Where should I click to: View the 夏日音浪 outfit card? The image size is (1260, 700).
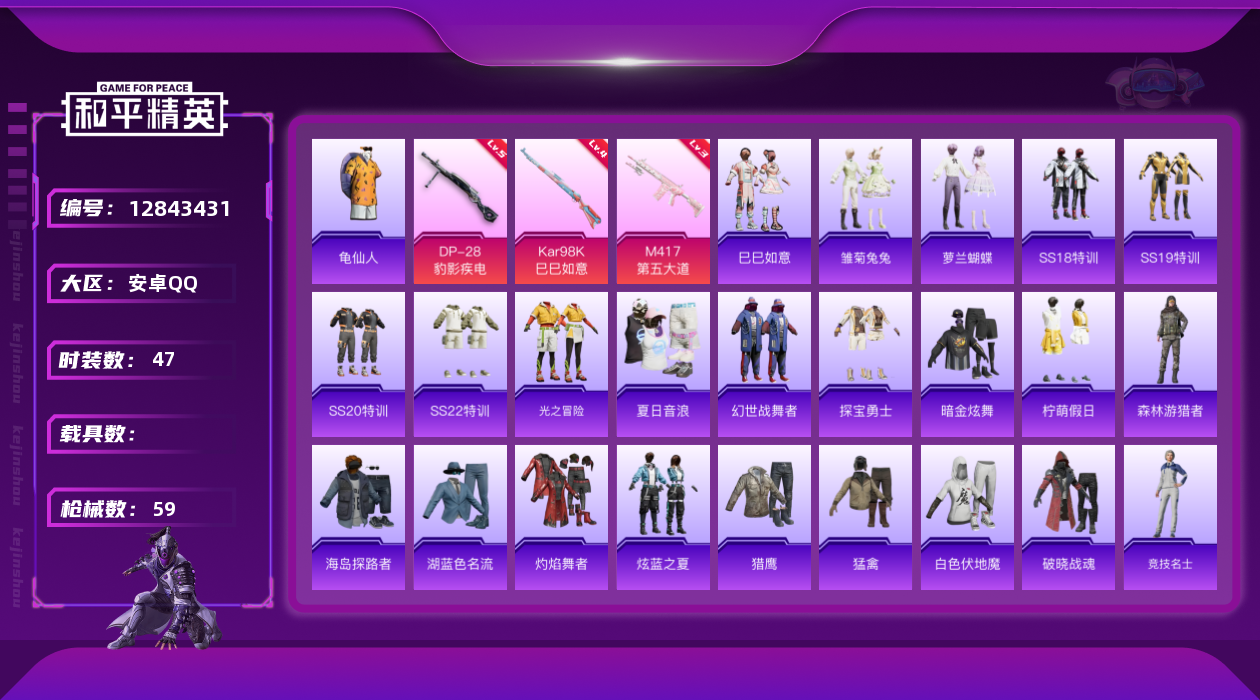click(x=663, y=364)
